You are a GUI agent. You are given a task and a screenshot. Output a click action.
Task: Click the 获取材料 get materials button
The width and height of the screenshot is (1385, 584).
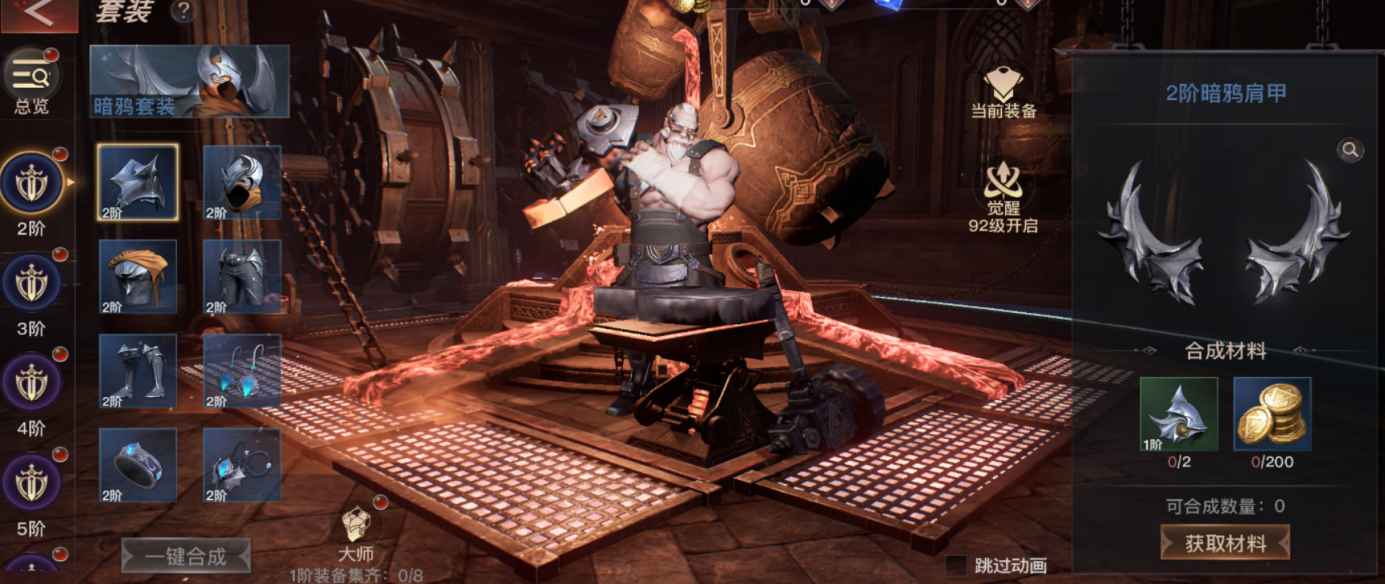[1224, 543]
